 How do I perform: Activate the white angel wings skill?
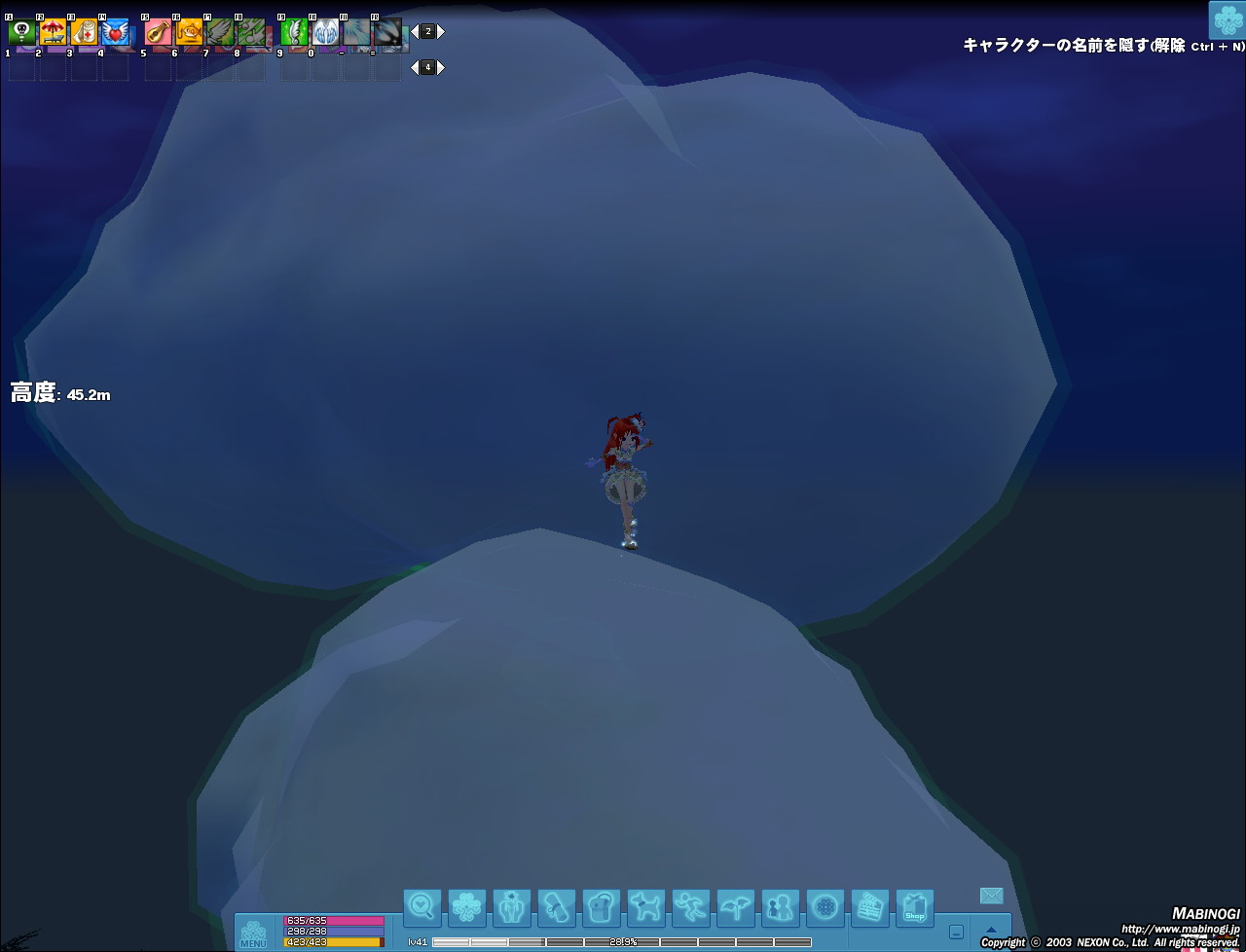(325, 33)
